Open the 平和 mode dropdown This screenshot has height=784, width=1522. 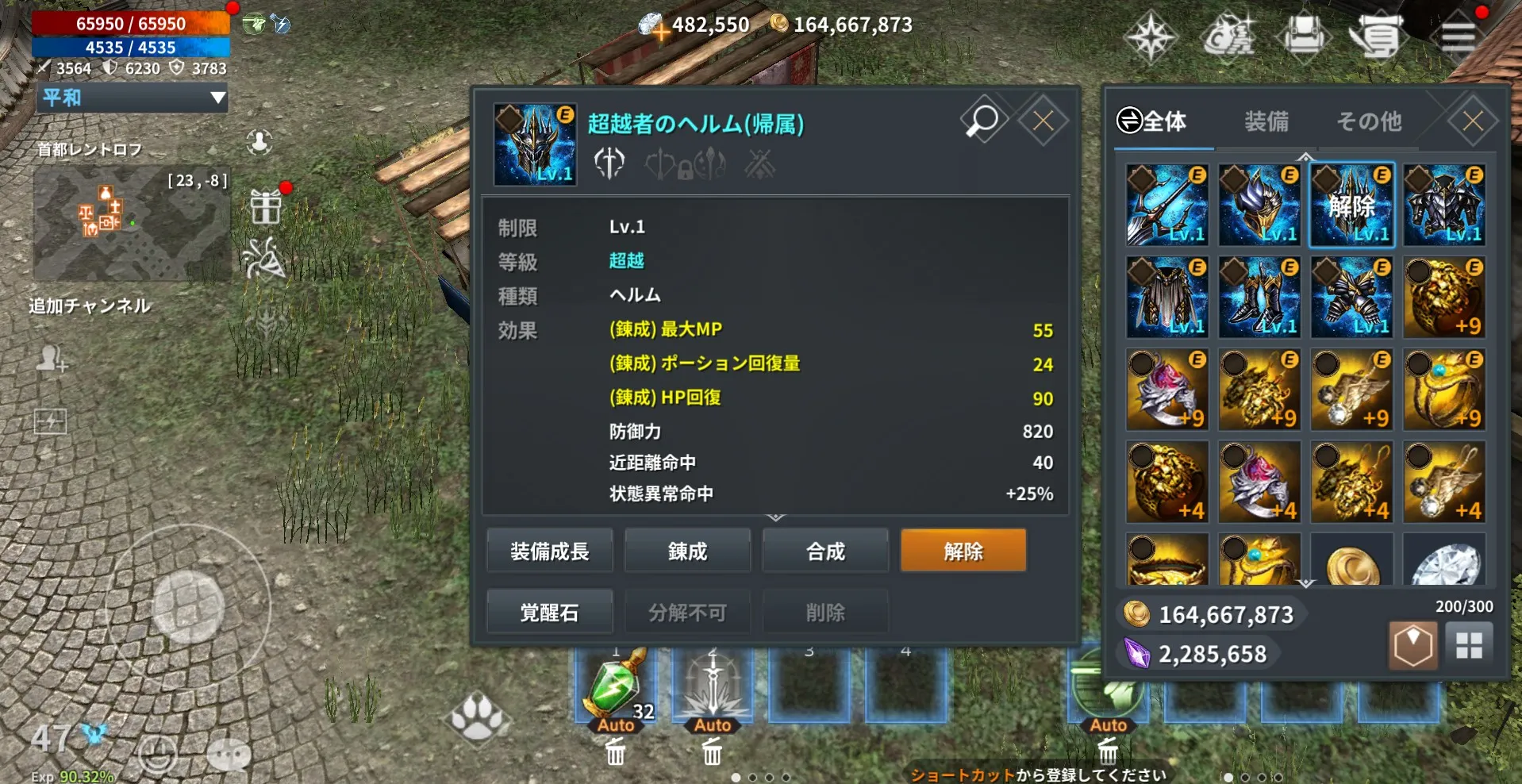tap(131, 98)
